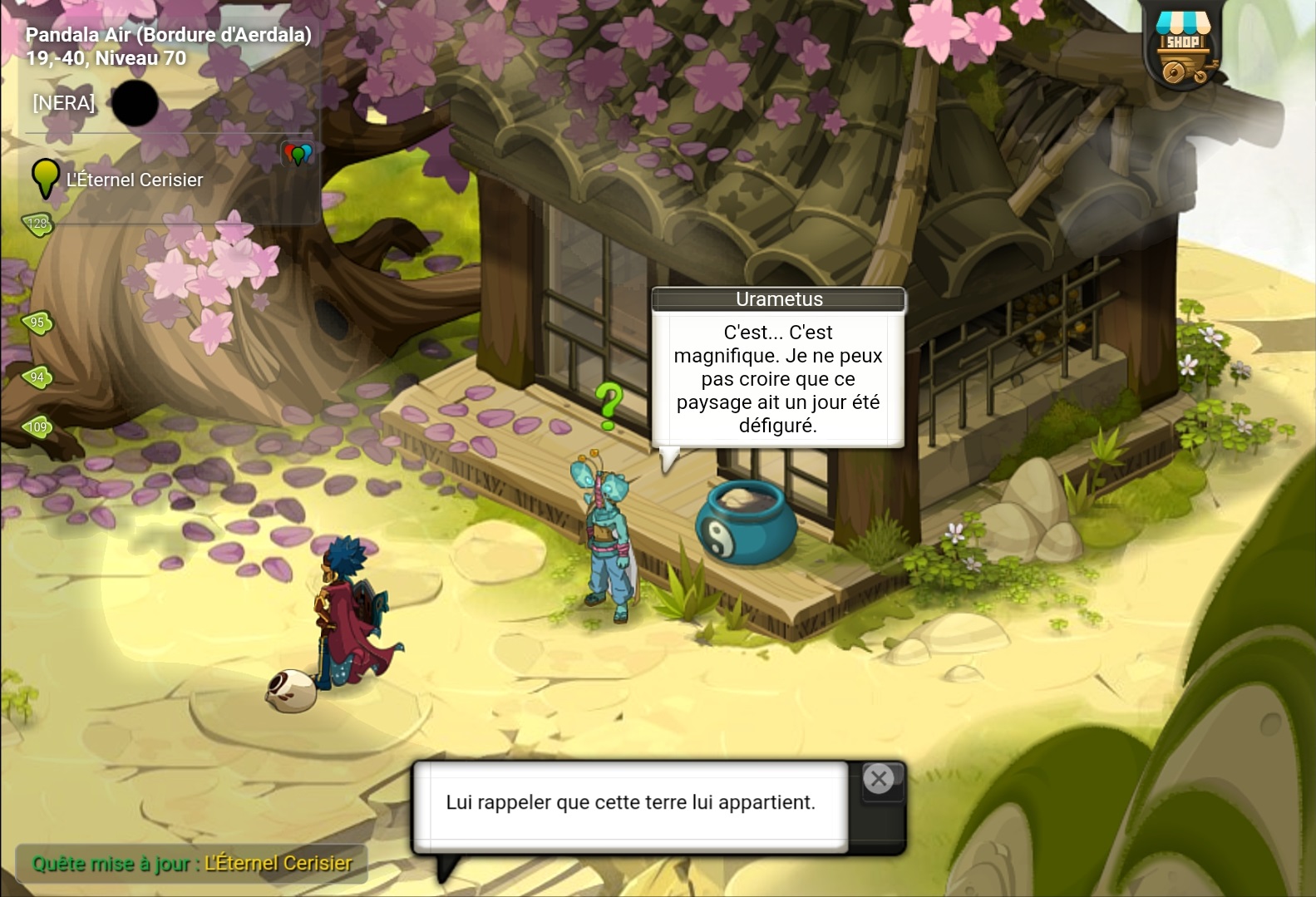
Task: Close the dialogue with the X button
Action: pos(879,779)
